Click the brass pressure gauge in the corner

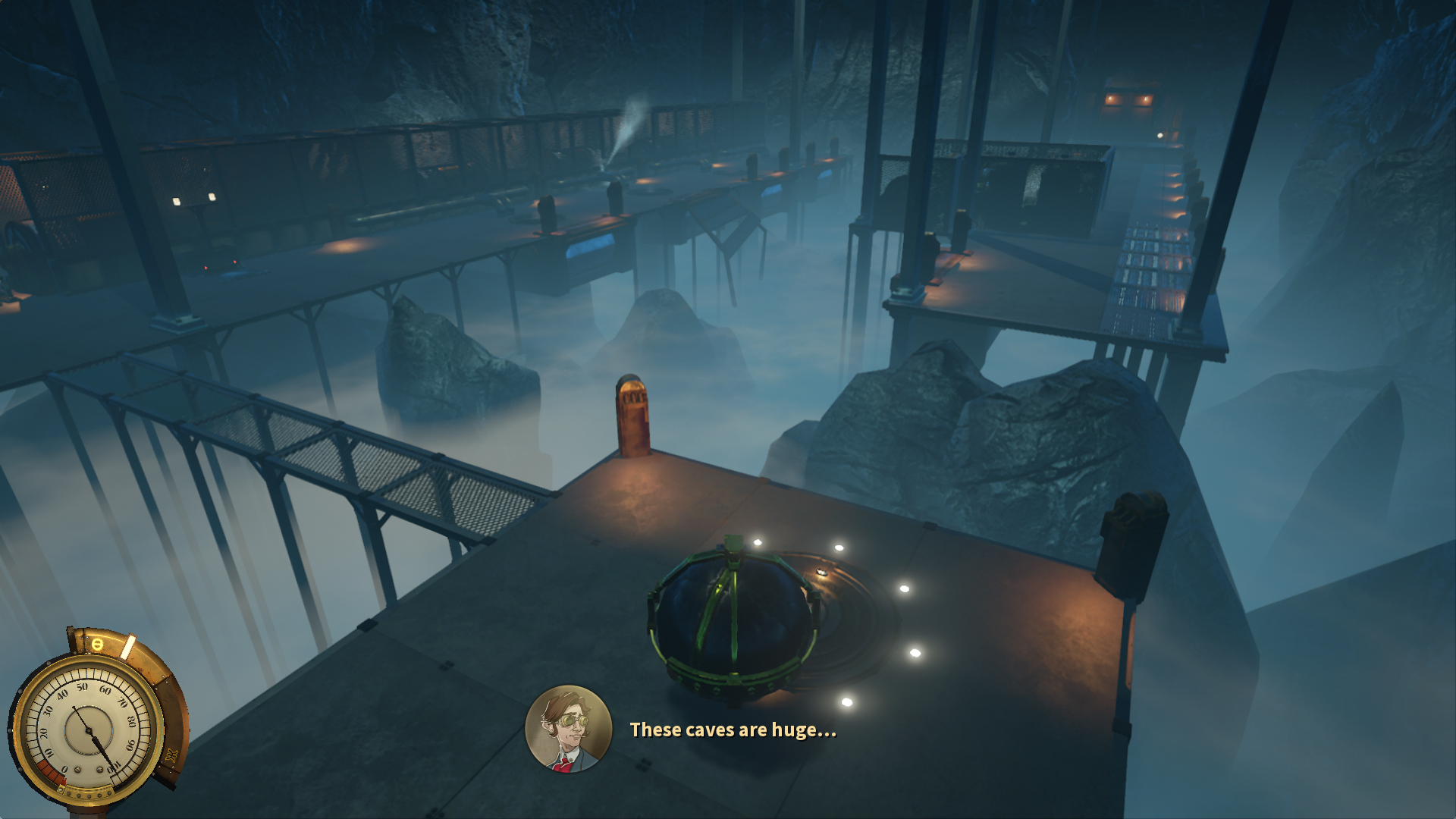pyautogui.click(x=88, y=730)
